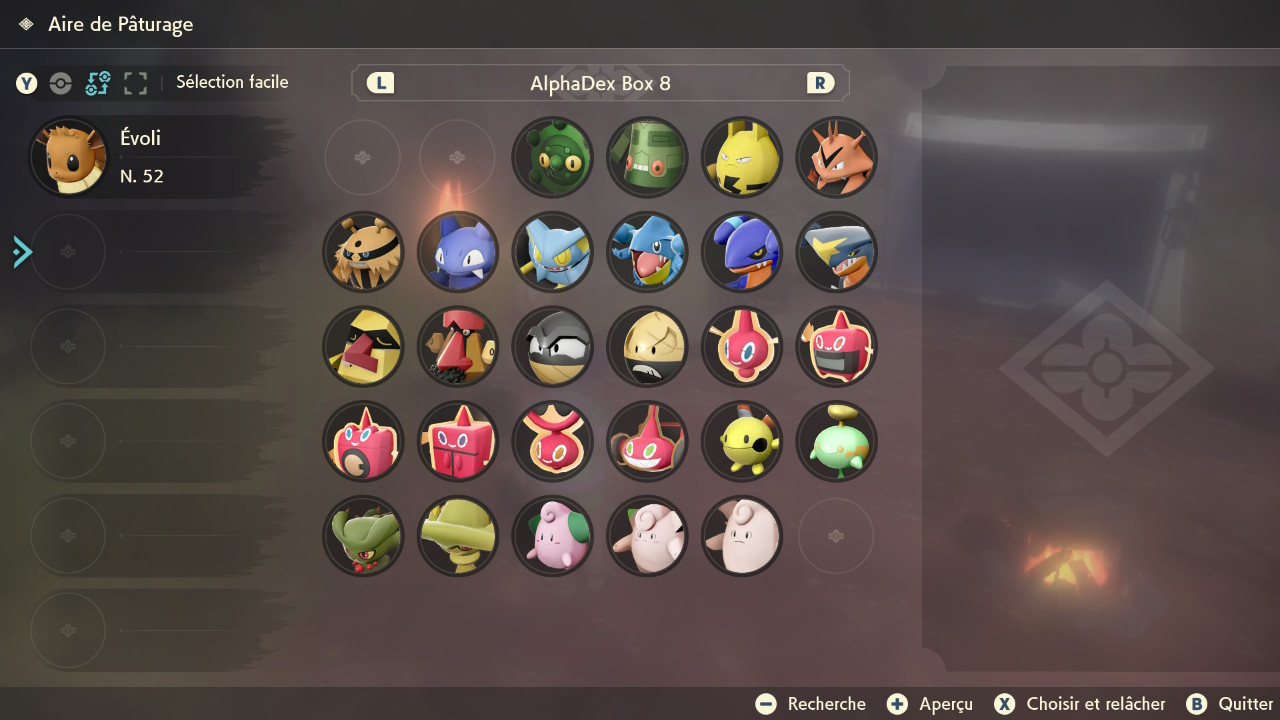Screen dimensions: 1280x720
Task: Select the orange shiny Electabuzz
Action: (837, 158)
